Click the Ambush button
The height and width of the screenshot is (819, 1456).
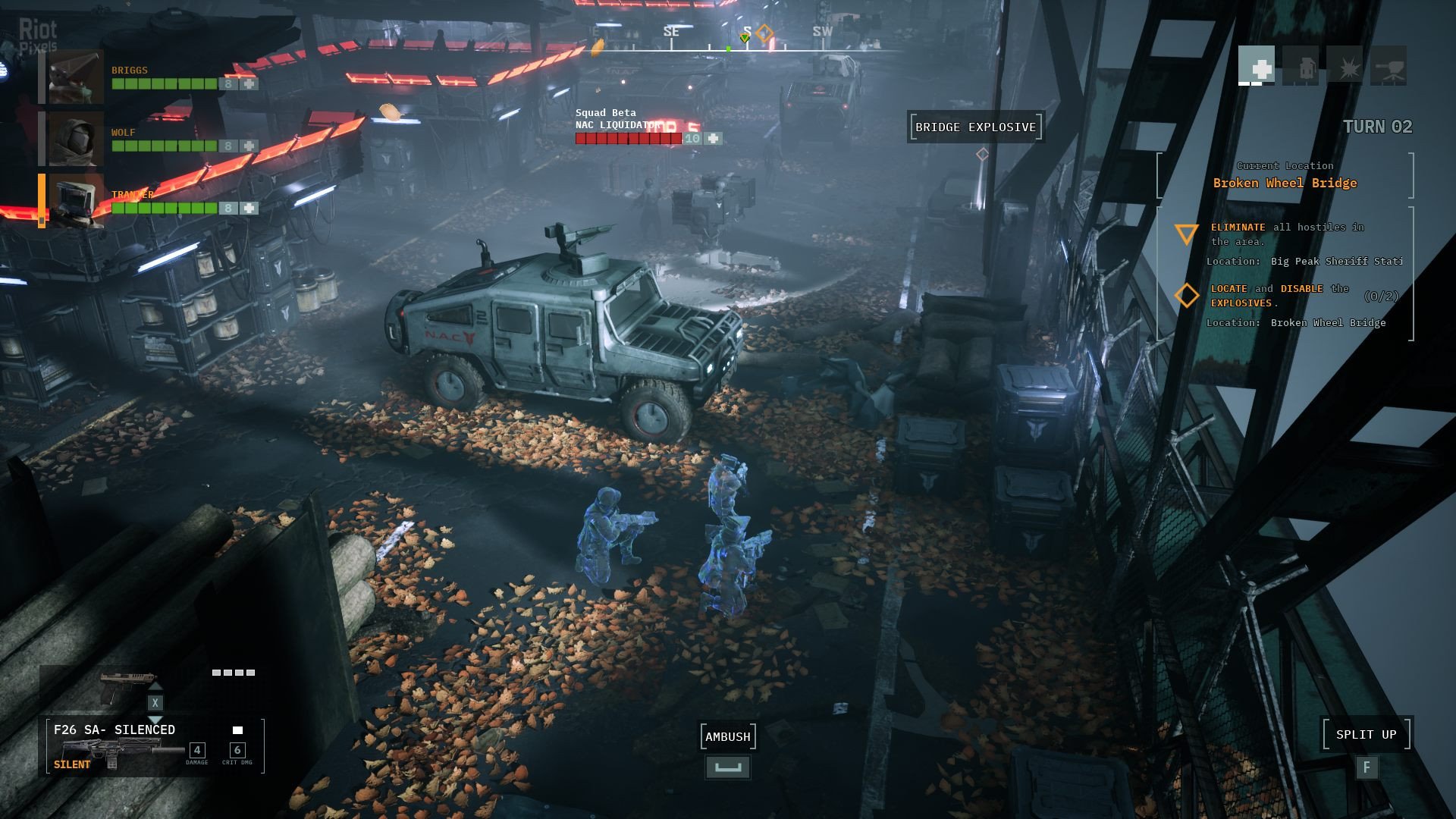[x=728, y=736]
